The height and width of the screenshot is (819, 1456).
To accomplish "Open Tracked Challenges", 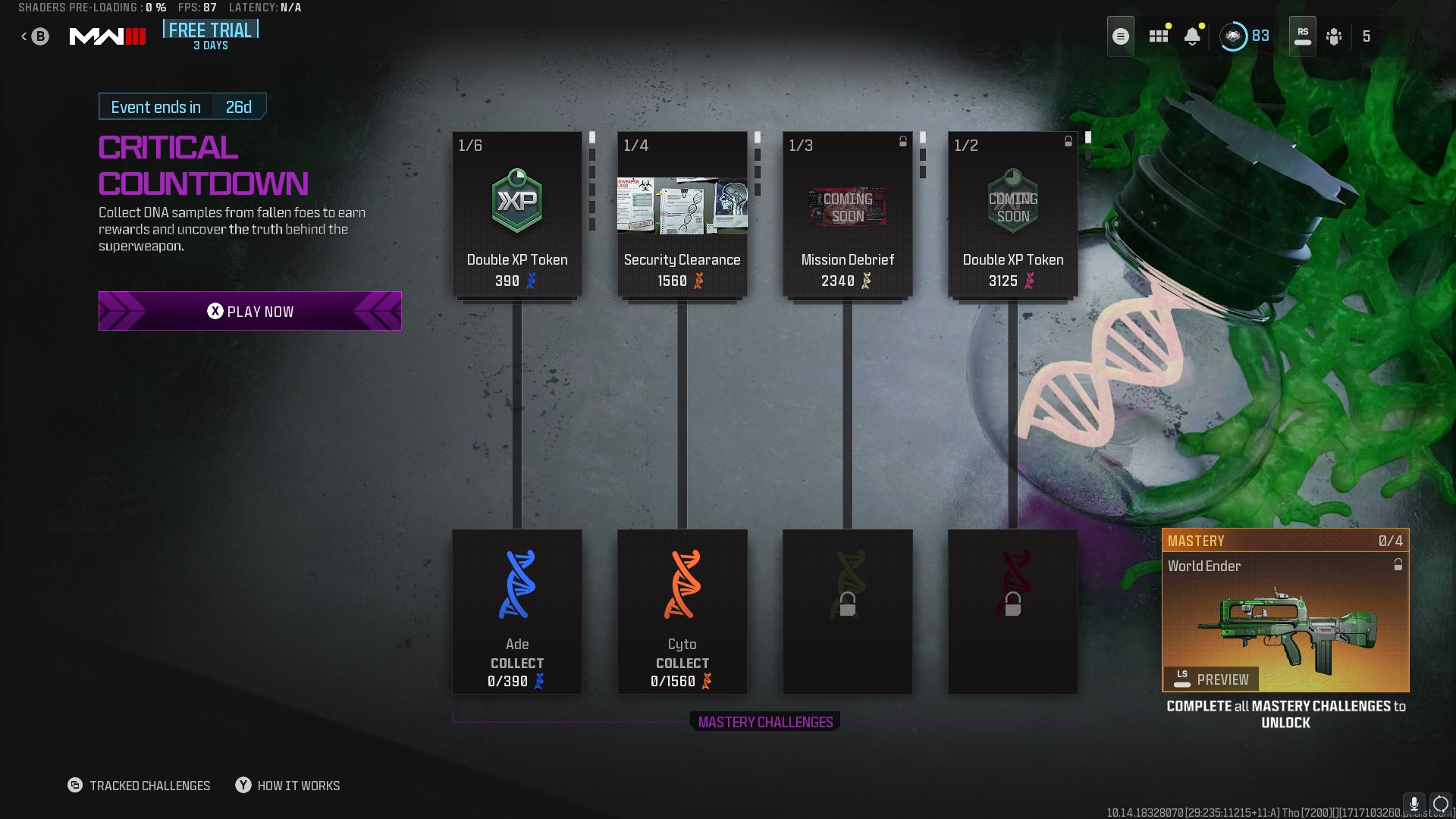I will point(139,785).
